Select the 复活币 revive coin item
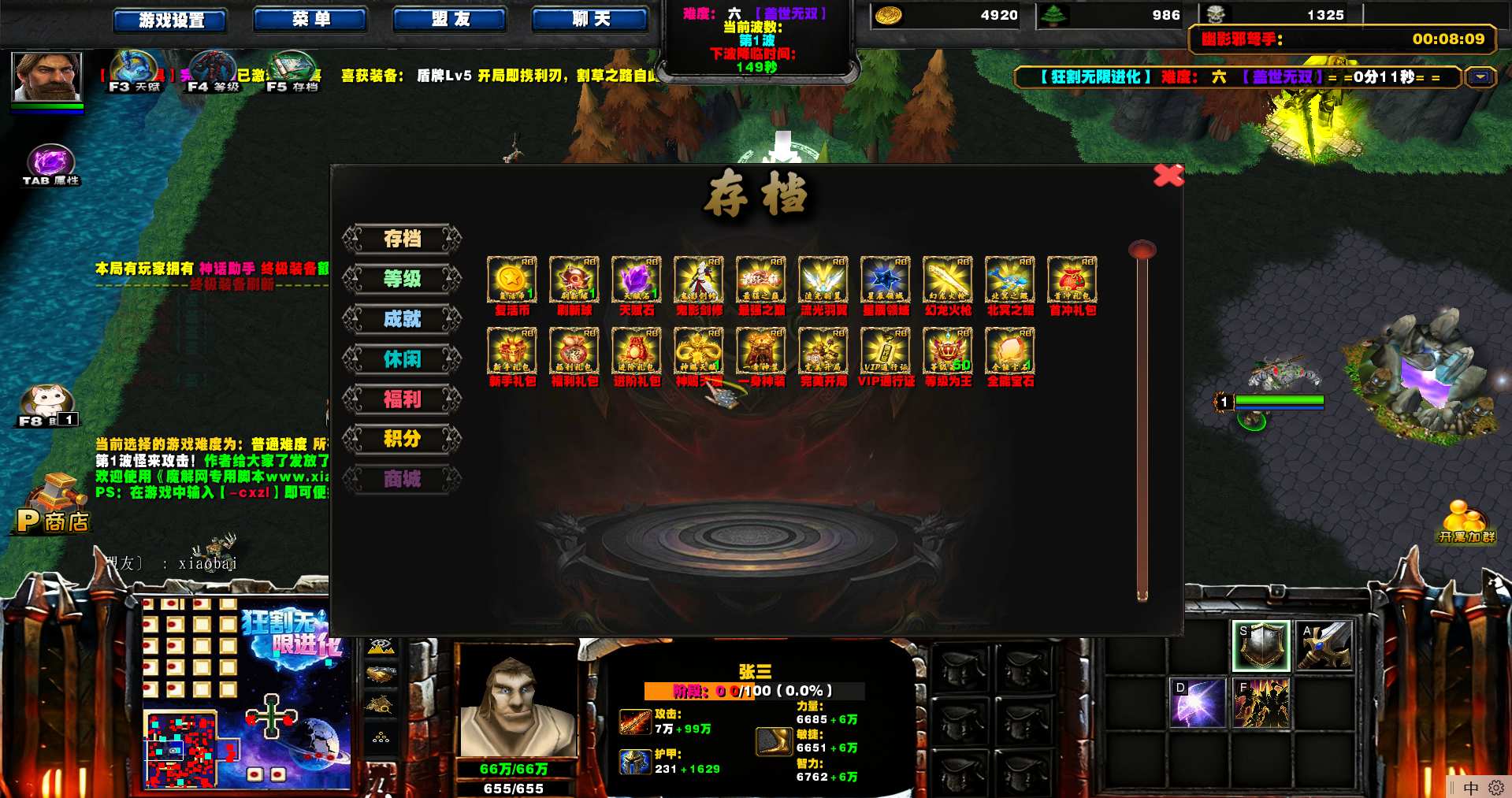 [512, 280]
